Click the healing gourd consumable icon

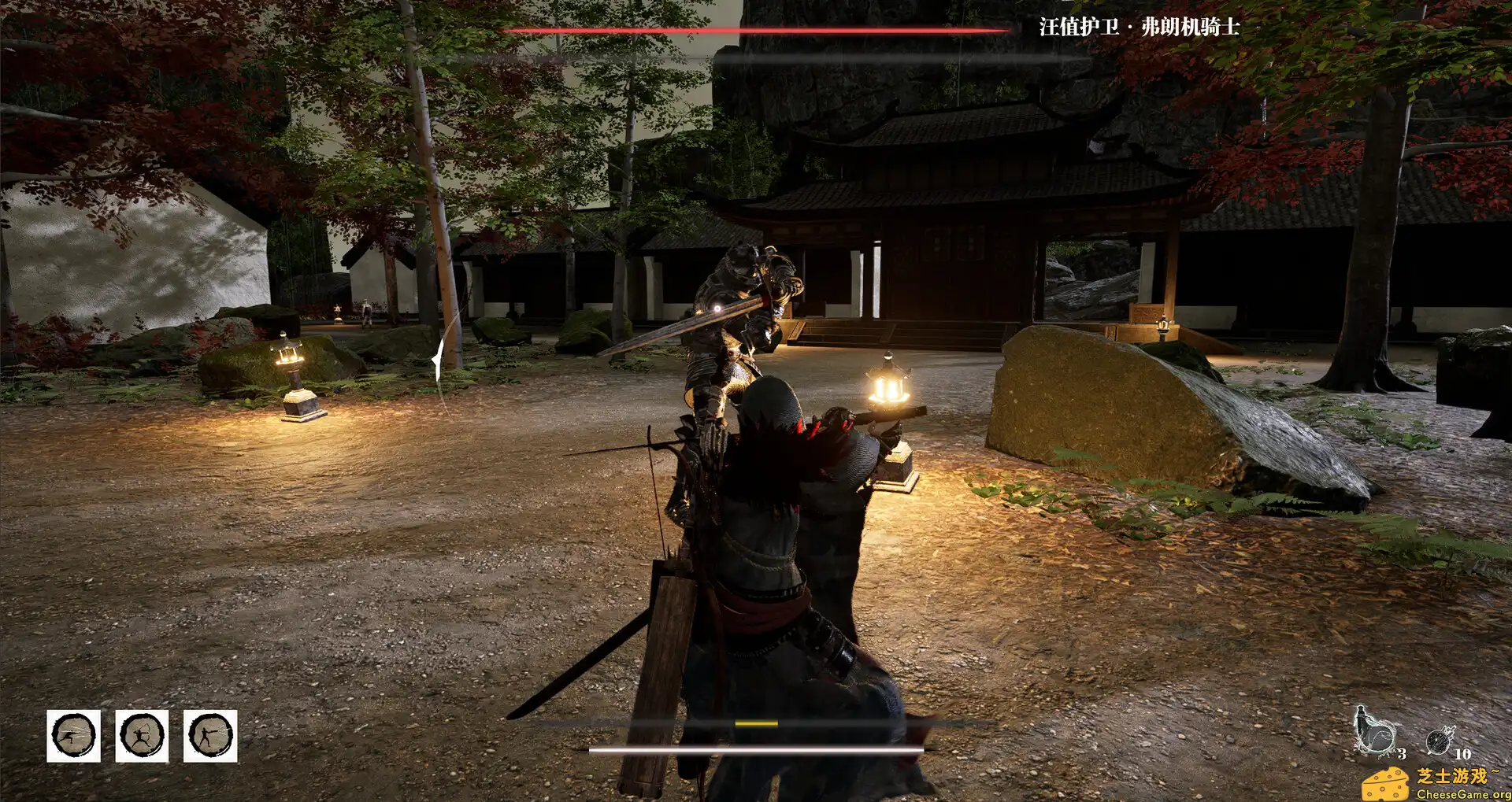[1375, 732]
